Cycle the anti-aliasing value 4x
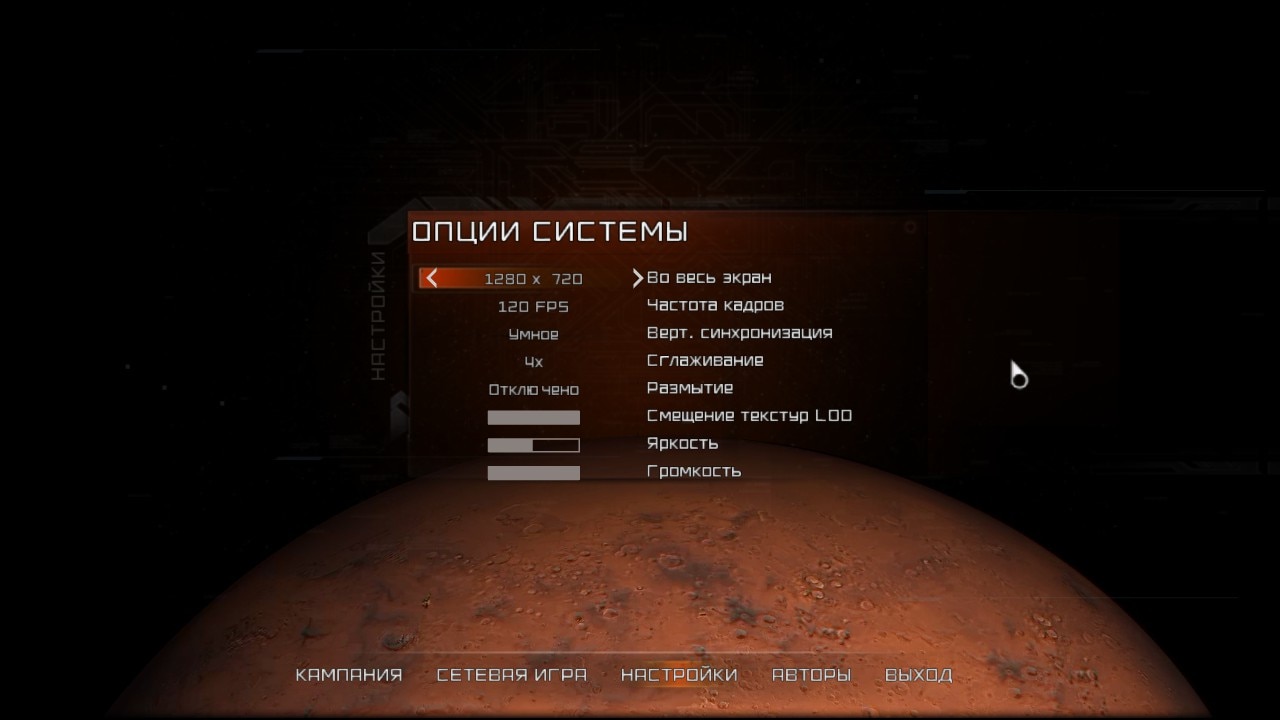Screen dimensions: 1280x720 [x=533, y=361]
